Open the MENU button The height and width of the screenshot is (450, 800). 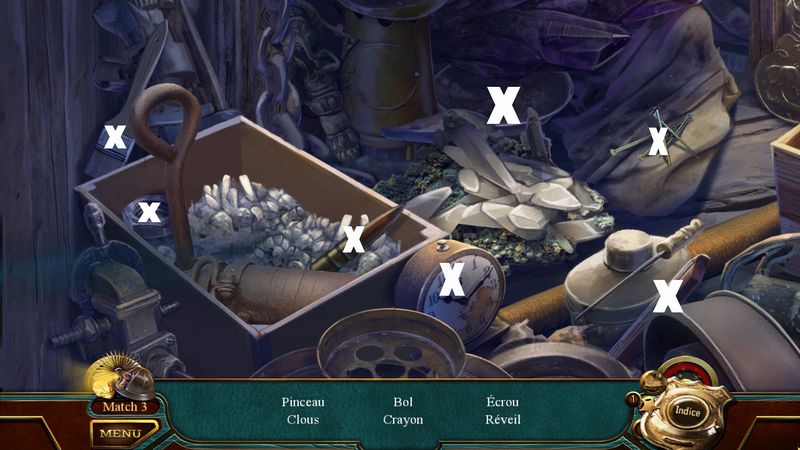pyautogui.click(x=120, y=433)
